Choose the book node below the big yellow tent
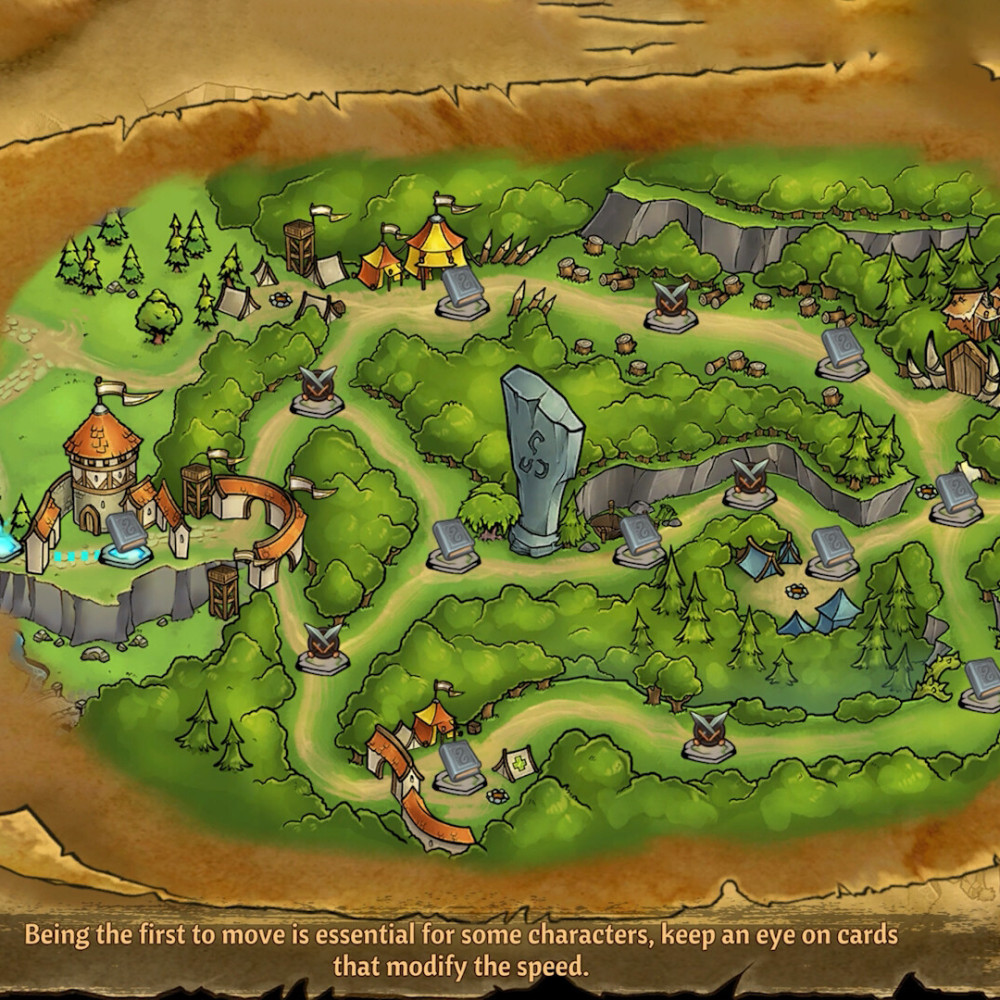1000x1000 pixels. 462,291
